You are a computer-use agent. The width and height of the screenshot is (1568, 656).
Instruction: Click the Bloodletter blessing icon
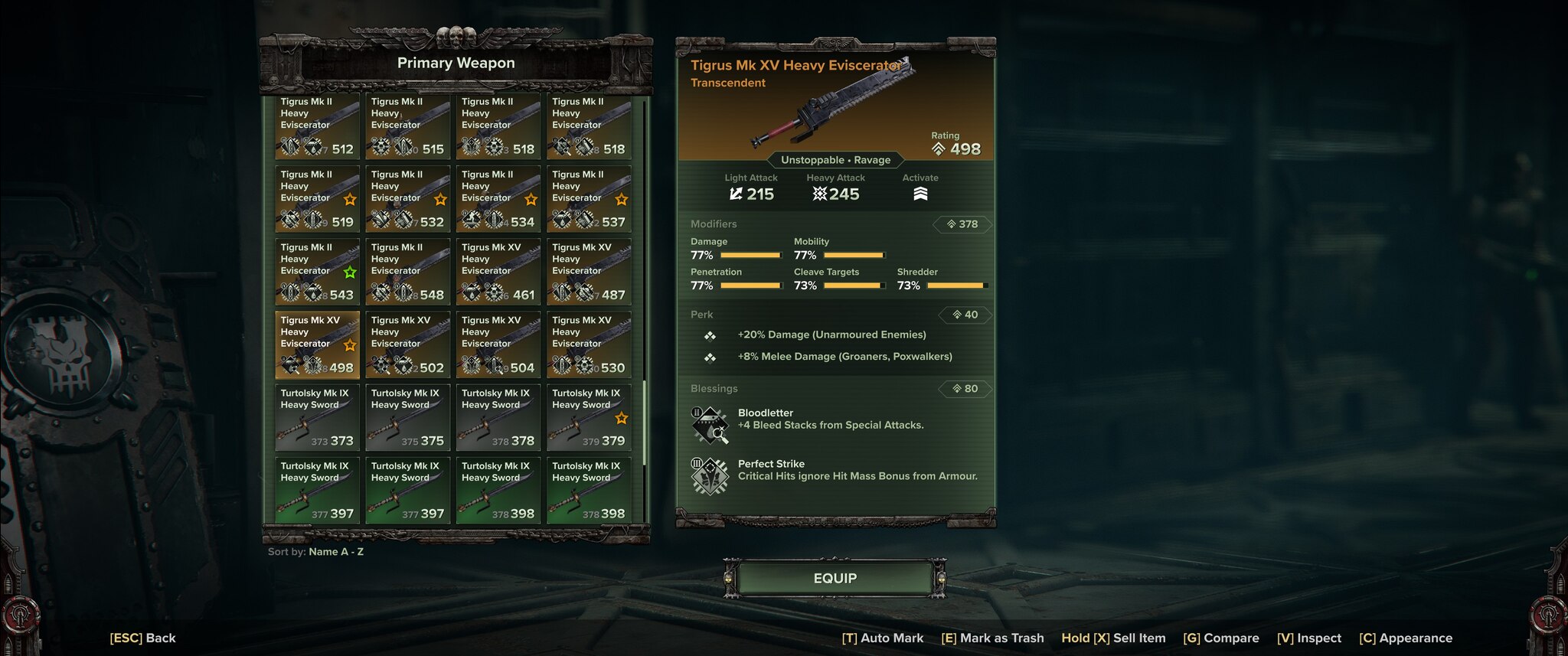click(x=710, y=425)
